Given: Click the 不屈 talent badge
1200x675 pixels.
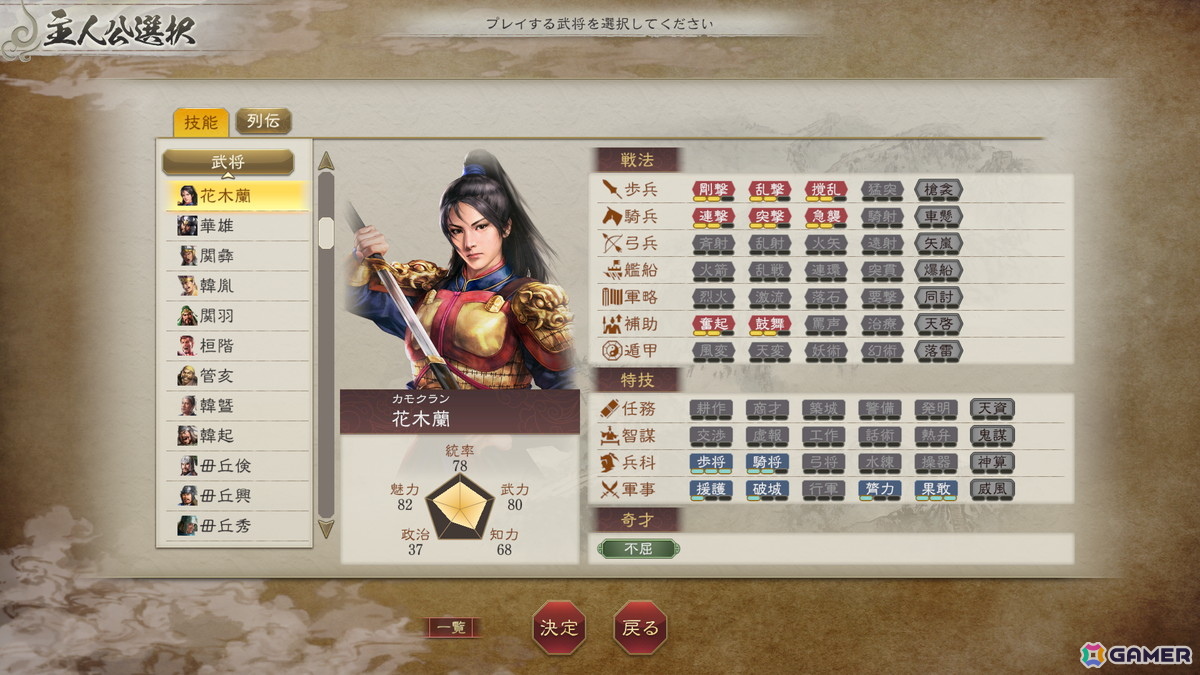Looking at the screenshot, I should (637, 549).
